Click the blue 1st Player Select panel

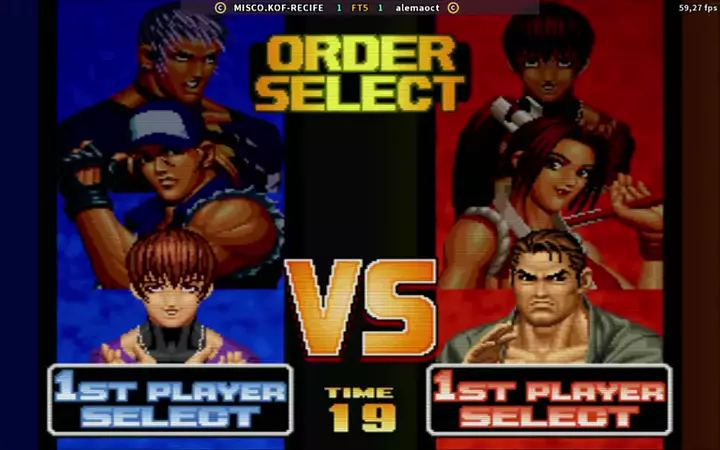(x=170, y=400)
